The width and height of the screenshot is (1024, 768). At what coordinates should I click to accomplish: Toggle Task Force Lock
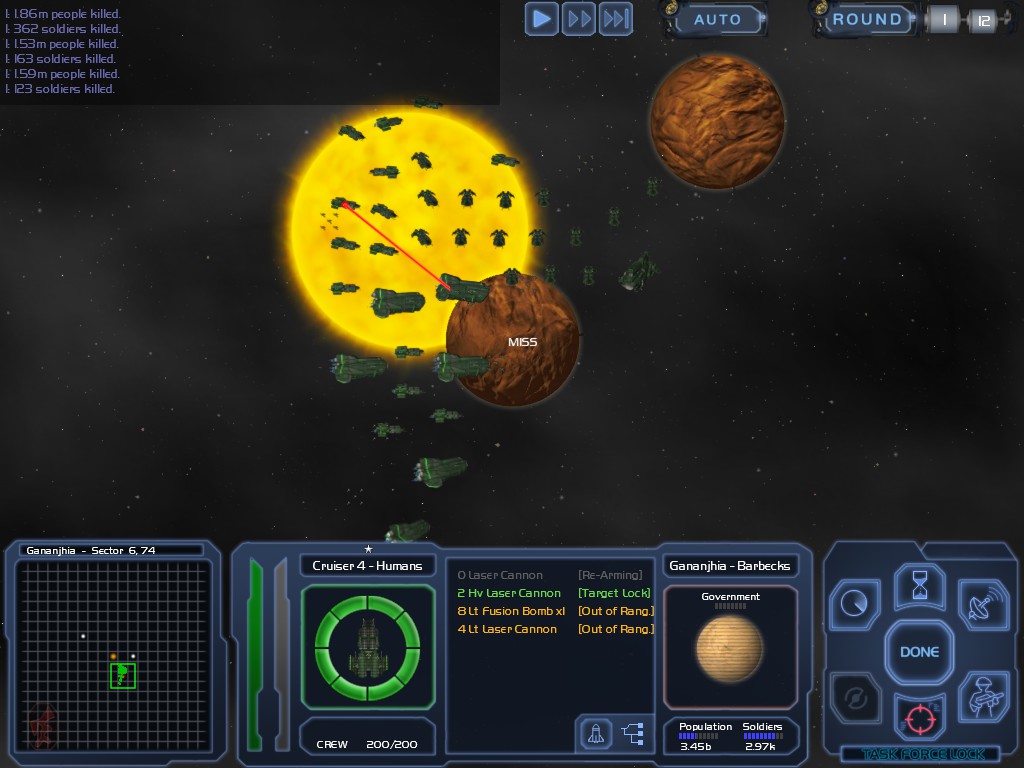[x=920, y=754]
